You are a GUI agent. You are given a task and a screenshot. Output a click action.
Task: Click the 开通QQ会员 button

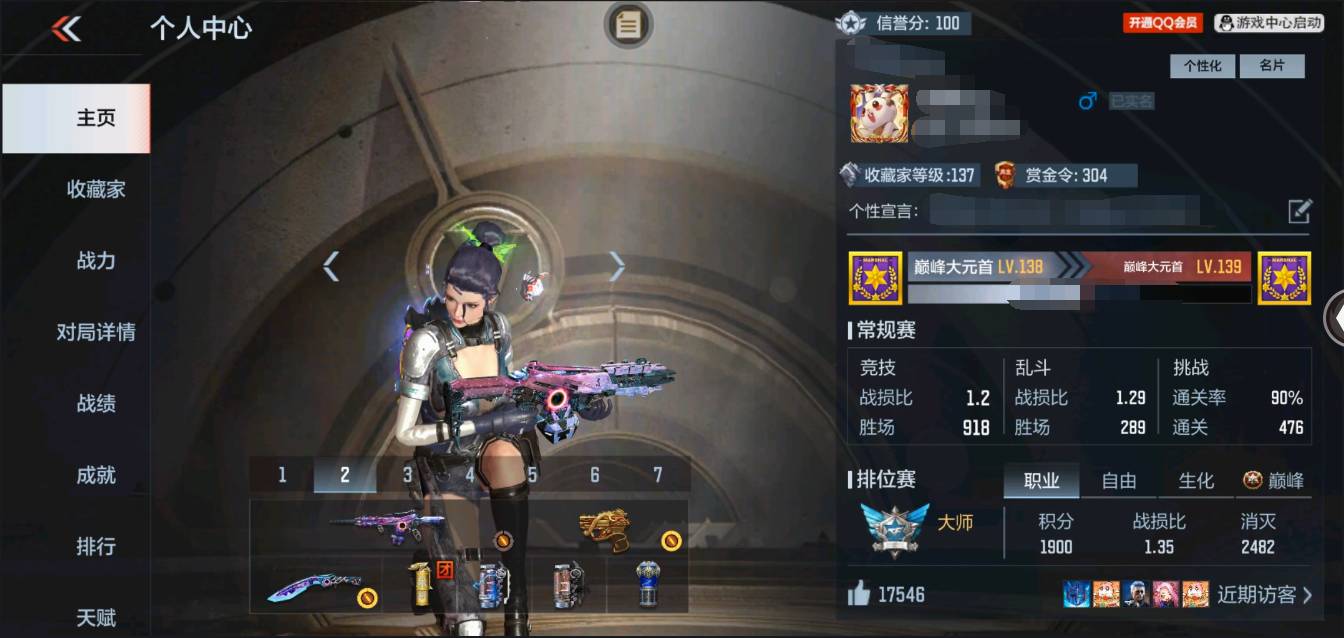1162,23
